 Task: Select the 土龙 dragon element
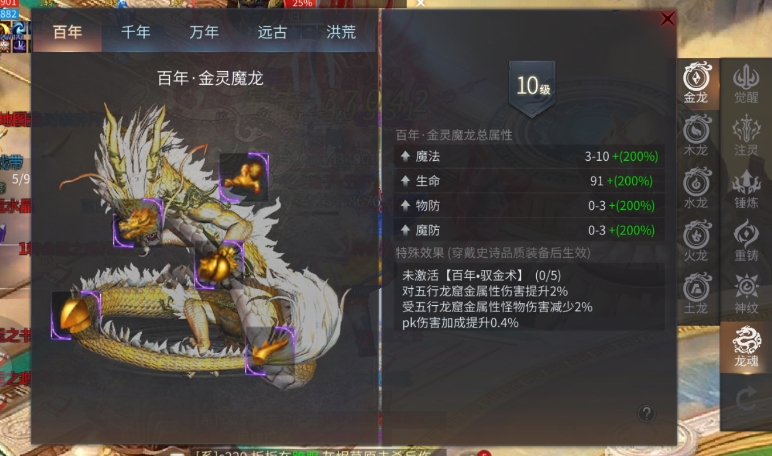point(695,293)
